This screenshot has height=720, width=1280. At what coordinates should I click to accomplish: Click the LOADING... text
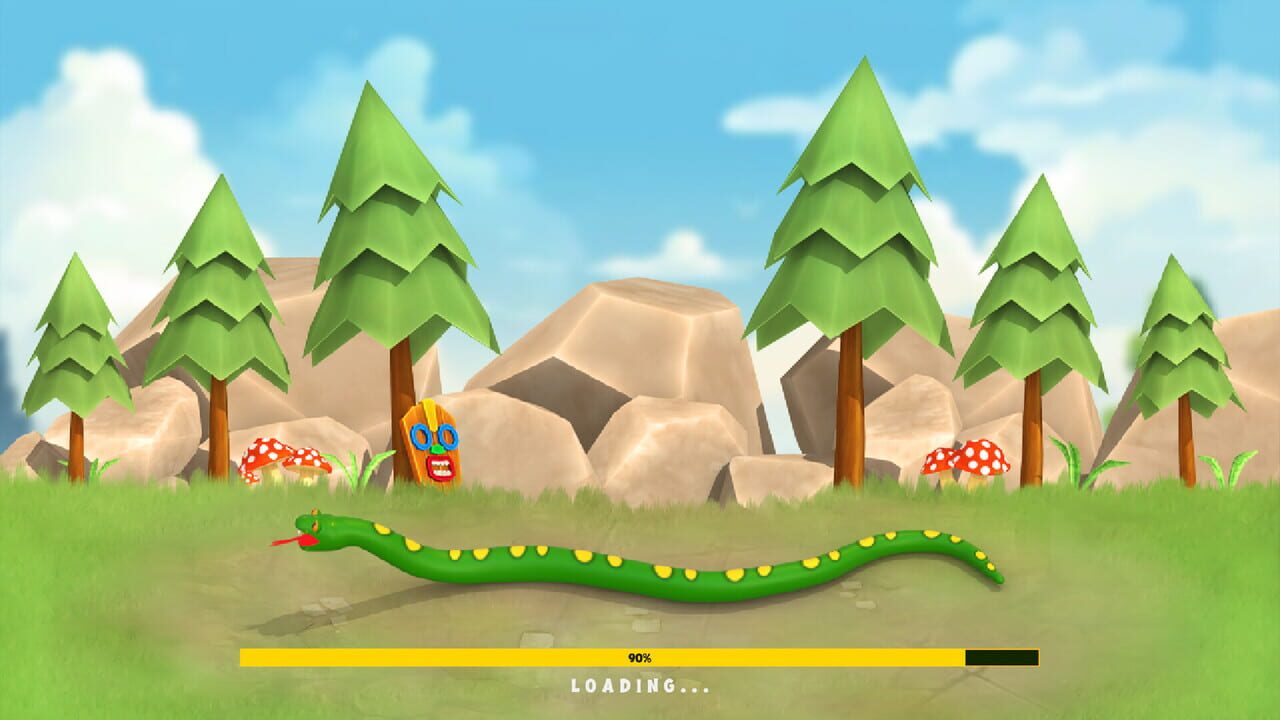640,687
